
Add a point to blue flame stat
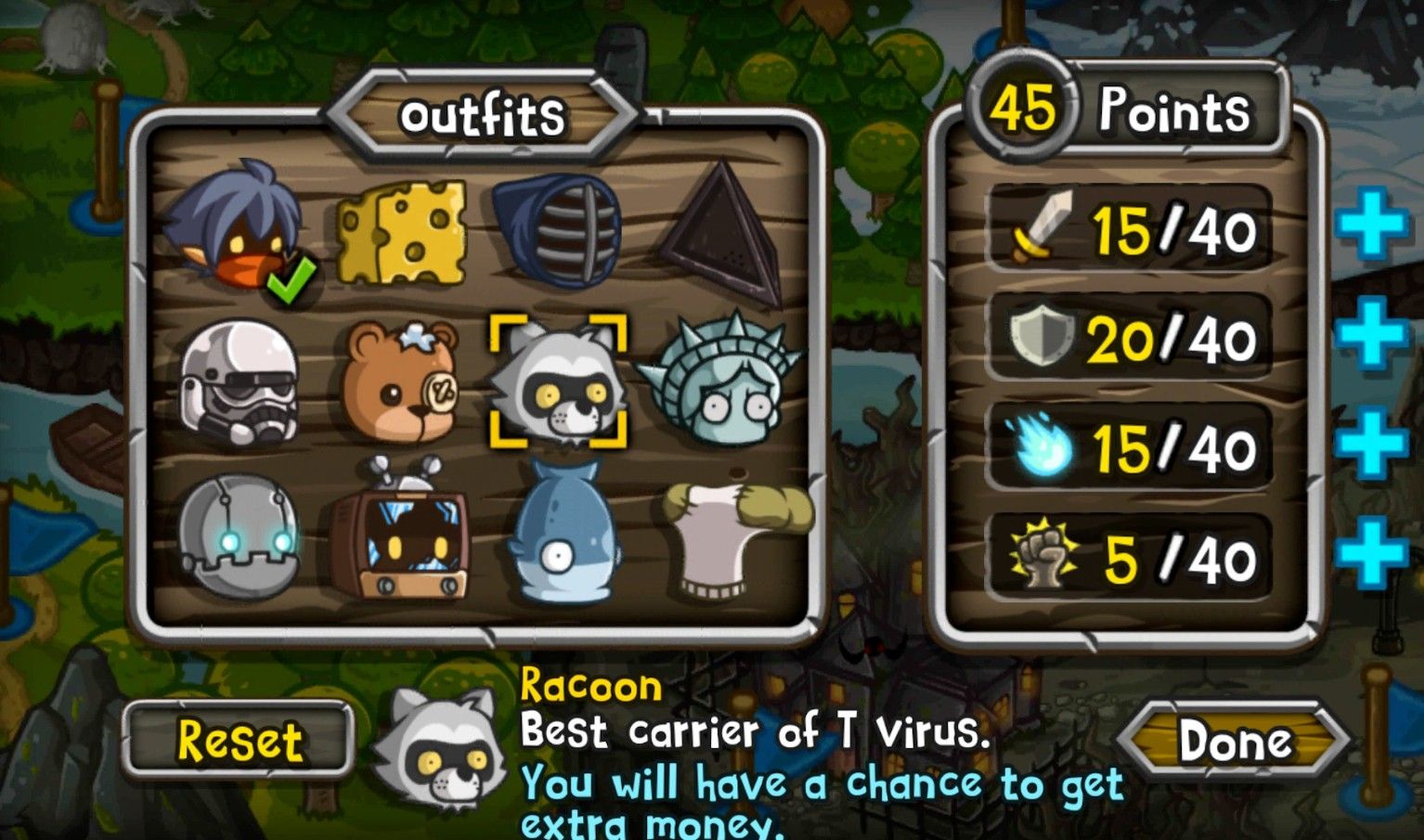(1371, 444)
